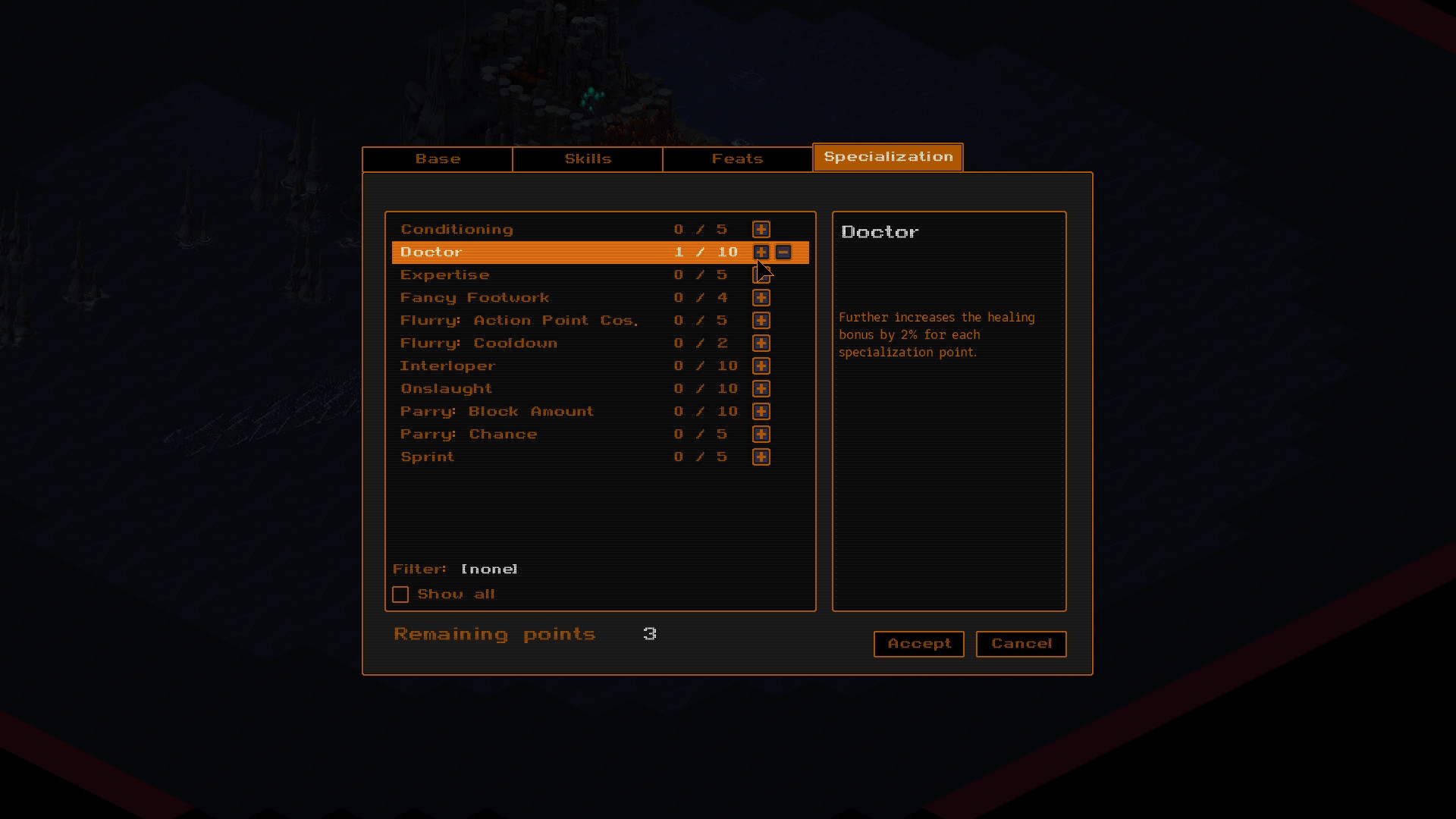Increase Onslaught specialization
1456x819 pixels.
761,388
